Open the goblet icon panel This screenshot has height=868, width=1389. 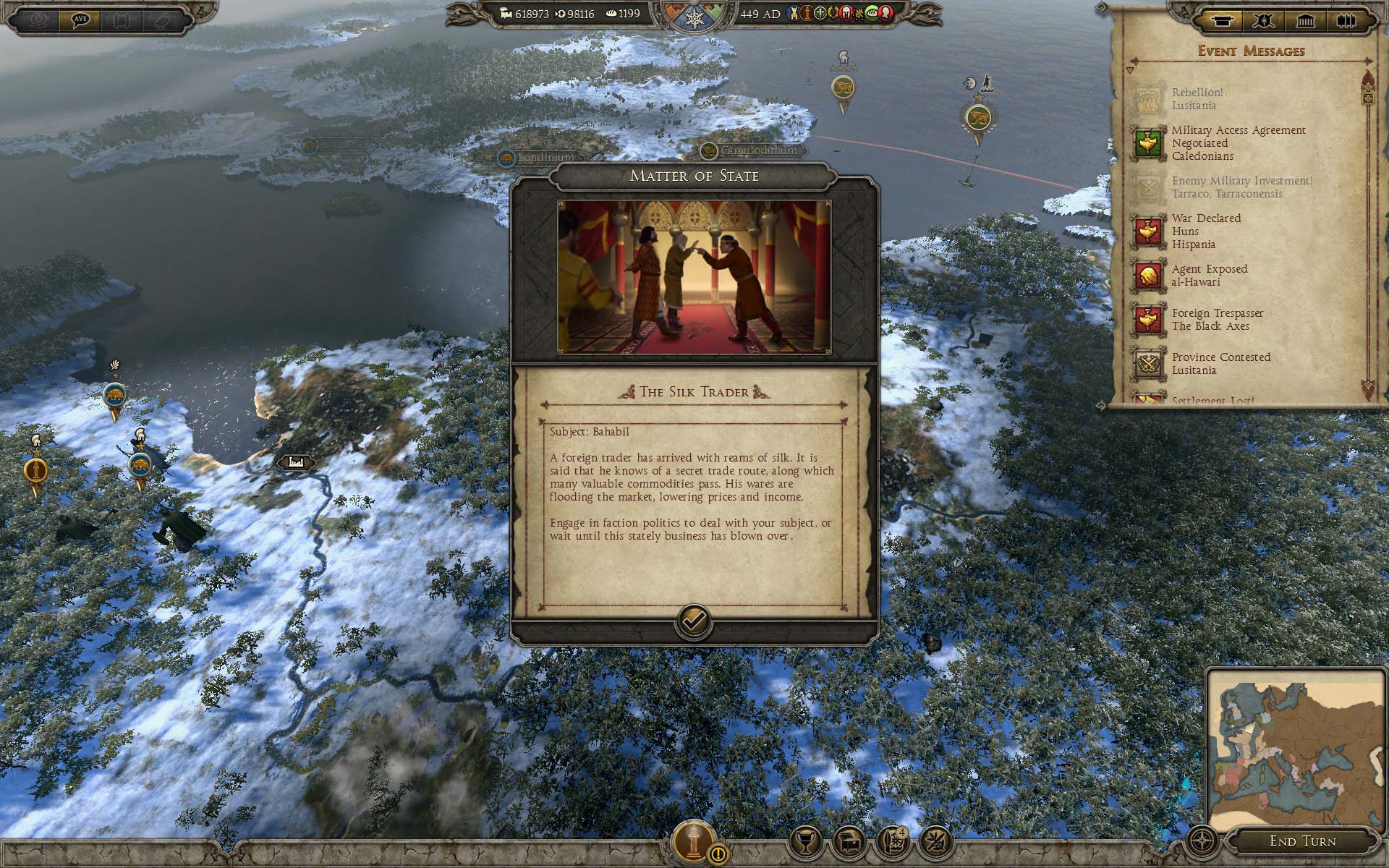click(x=805, y=841)
